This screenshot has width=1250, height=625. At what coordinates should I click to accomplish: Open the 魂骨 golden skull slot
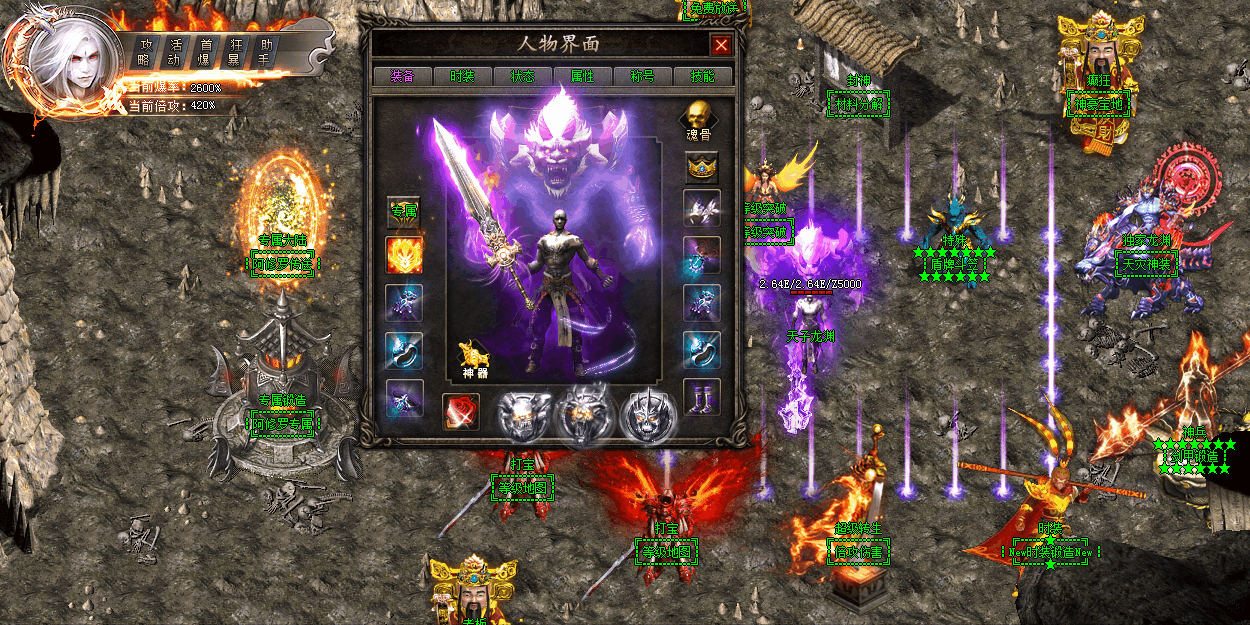point(701,120)
